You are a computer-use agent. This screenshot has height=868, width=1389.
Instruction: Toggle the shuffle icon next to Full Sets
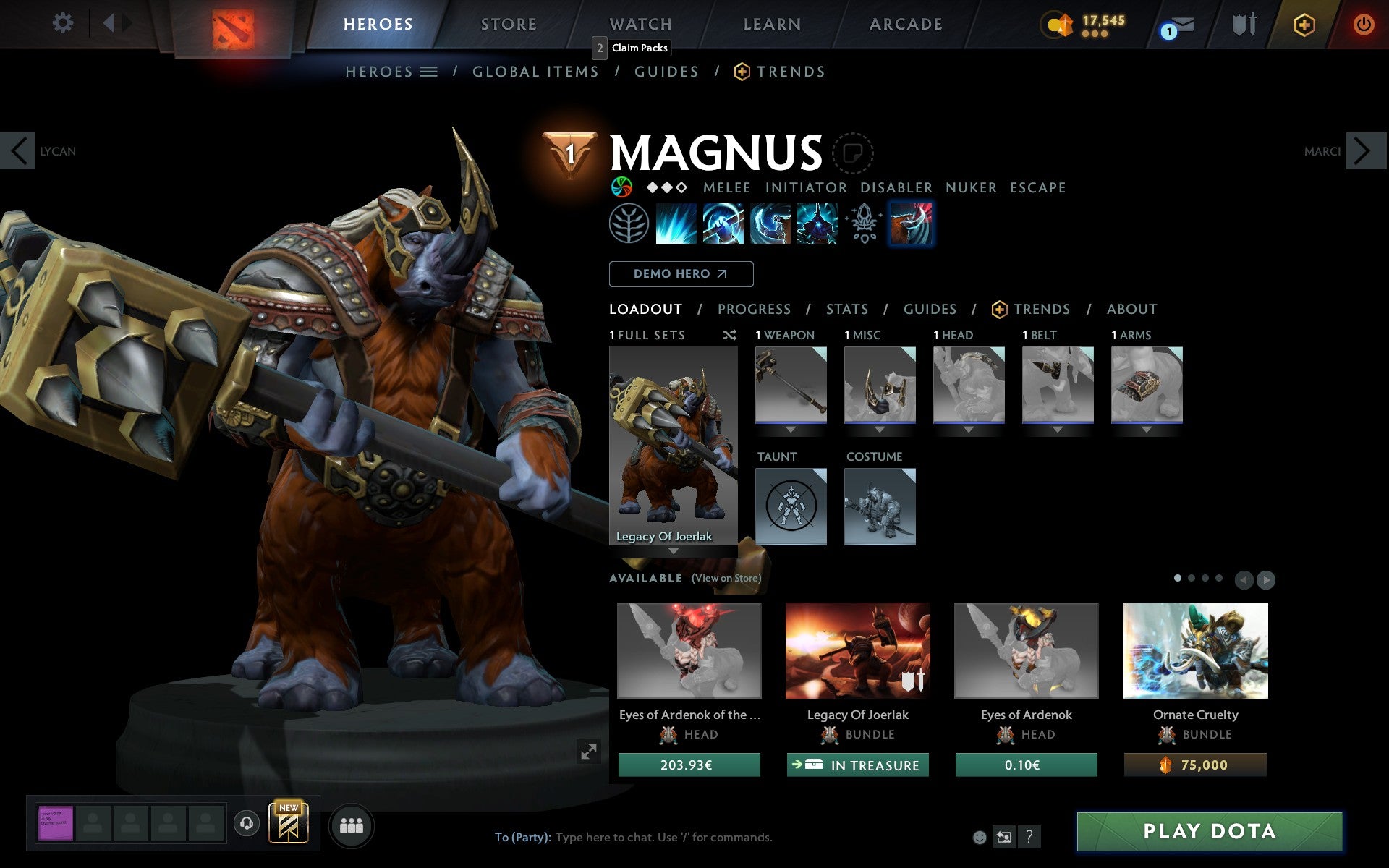[x=729, y=335]
